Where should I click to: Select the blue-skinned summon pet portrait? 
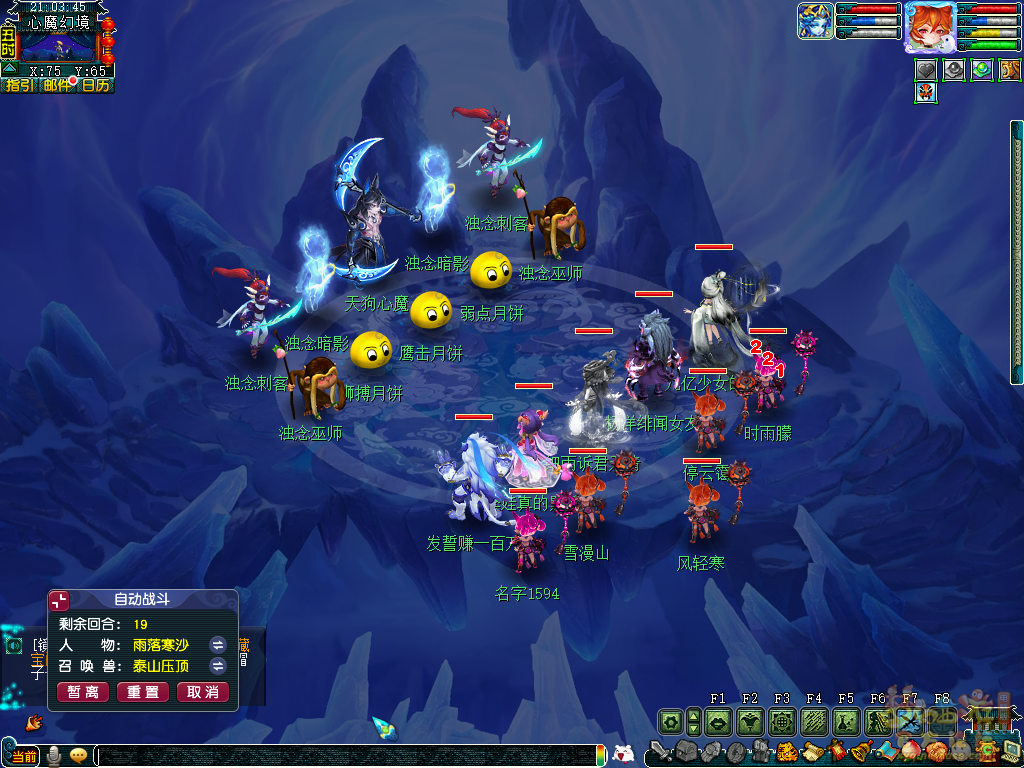pyautogui.click(x=815, y=21)
